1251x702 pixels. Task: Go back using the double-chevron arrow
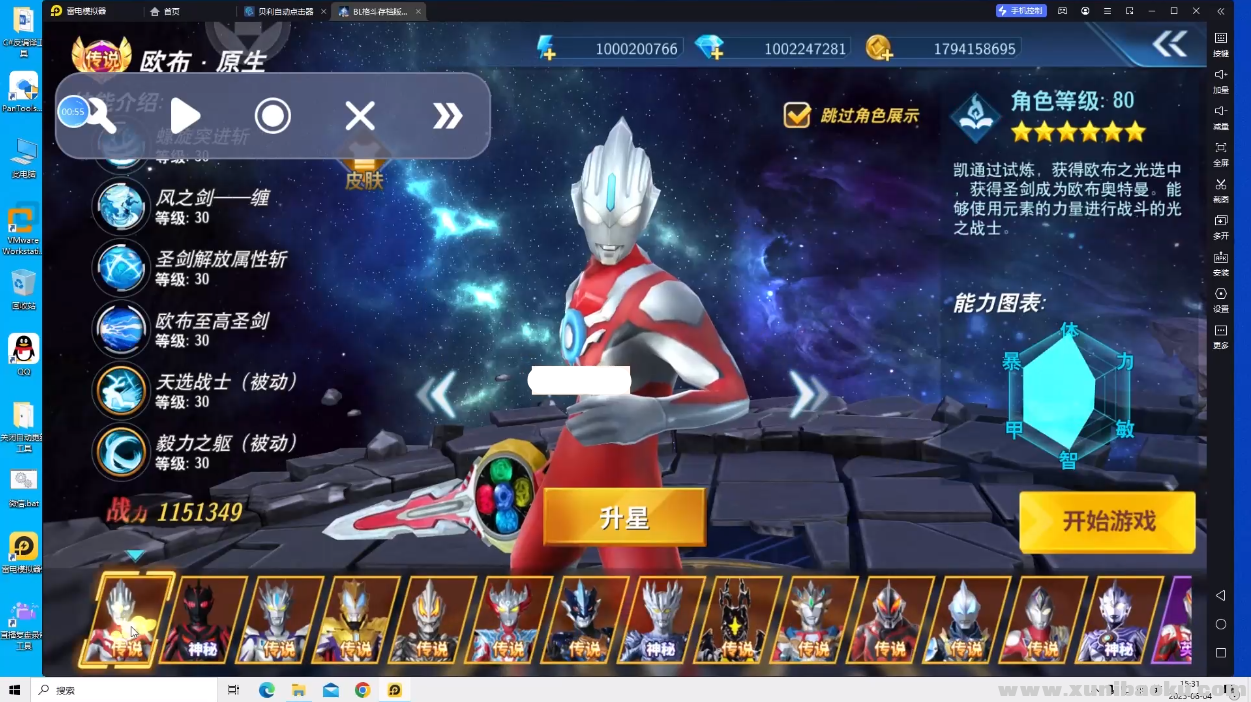pos(1169,44)
